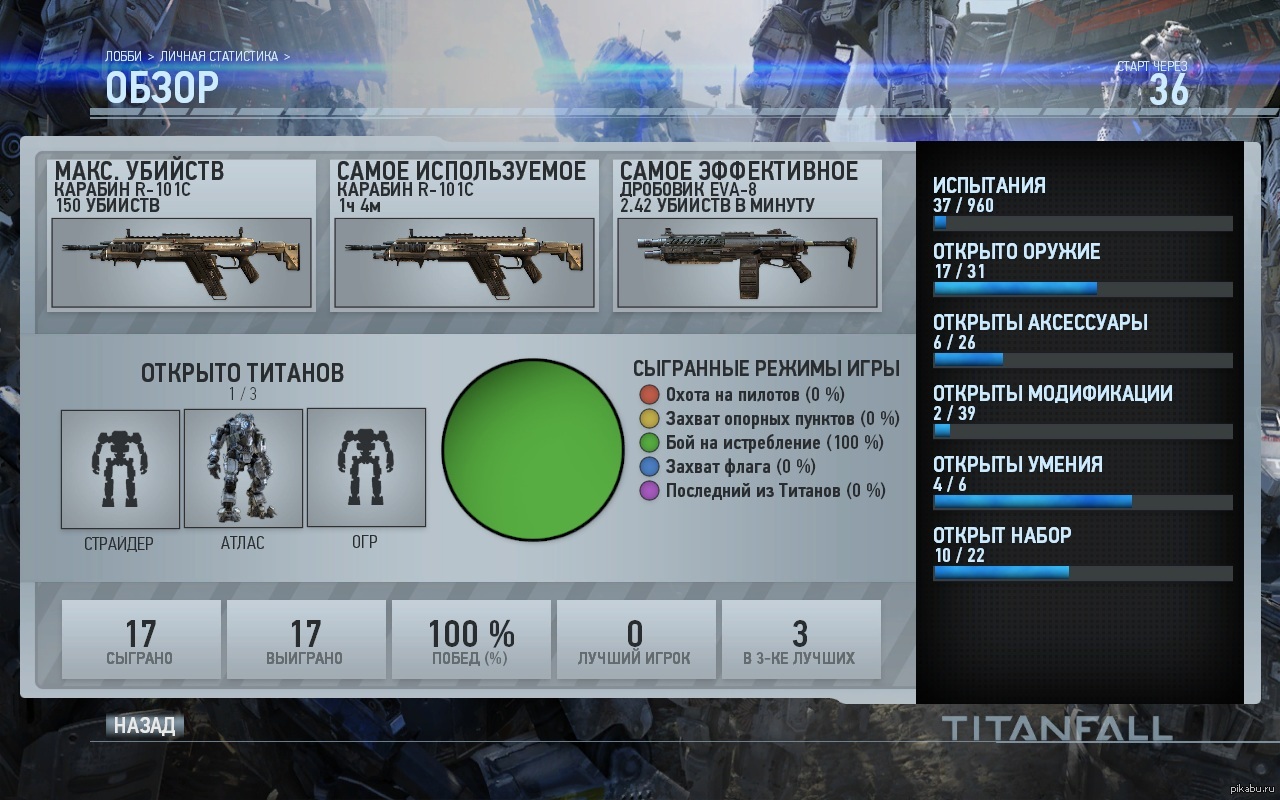Image resolution: width=1280 pixels, height=800 pixels.
Task: Choose the locked Страйдер titan tile
Action: tap(120, 468)
